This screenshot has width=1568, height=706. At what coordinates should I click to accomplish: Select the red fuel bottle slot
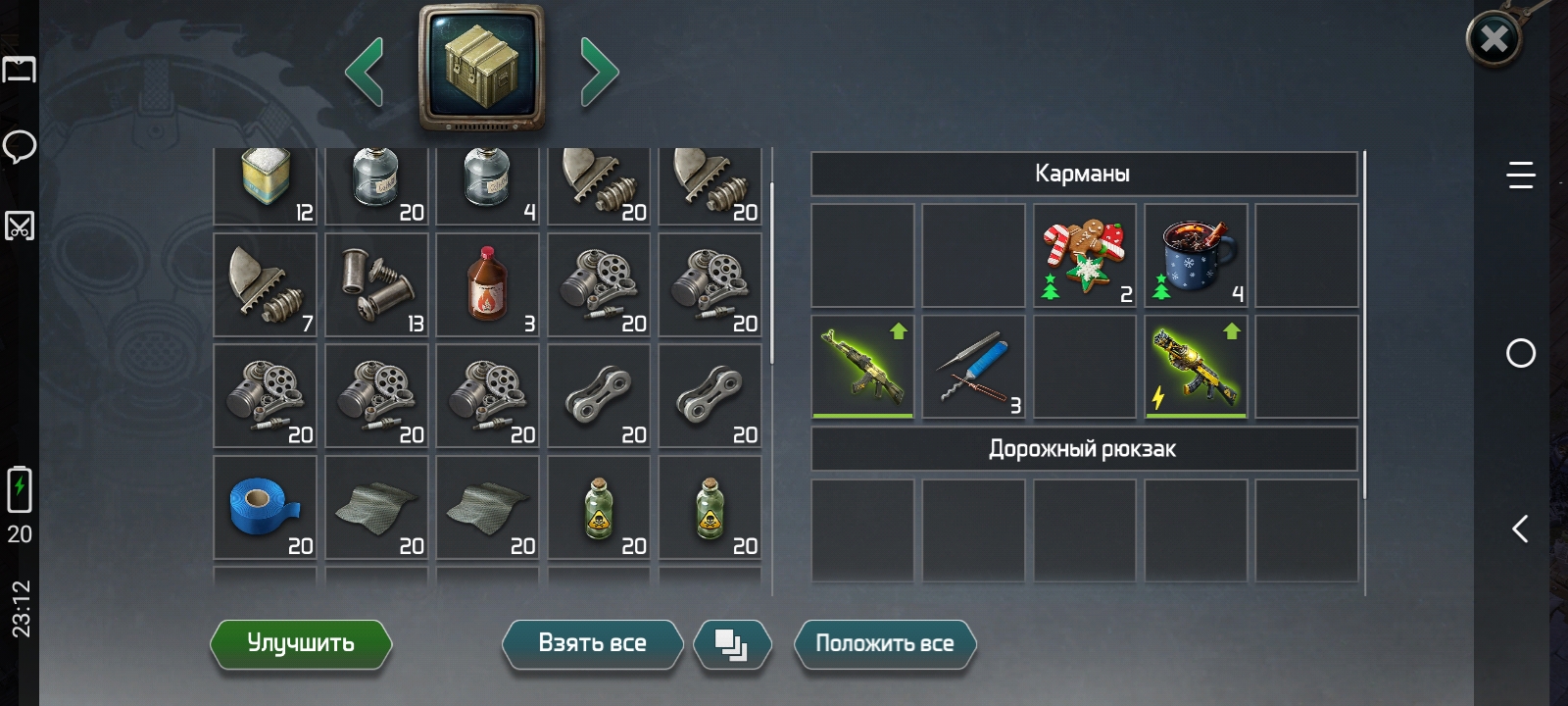(x=487, y=284)
